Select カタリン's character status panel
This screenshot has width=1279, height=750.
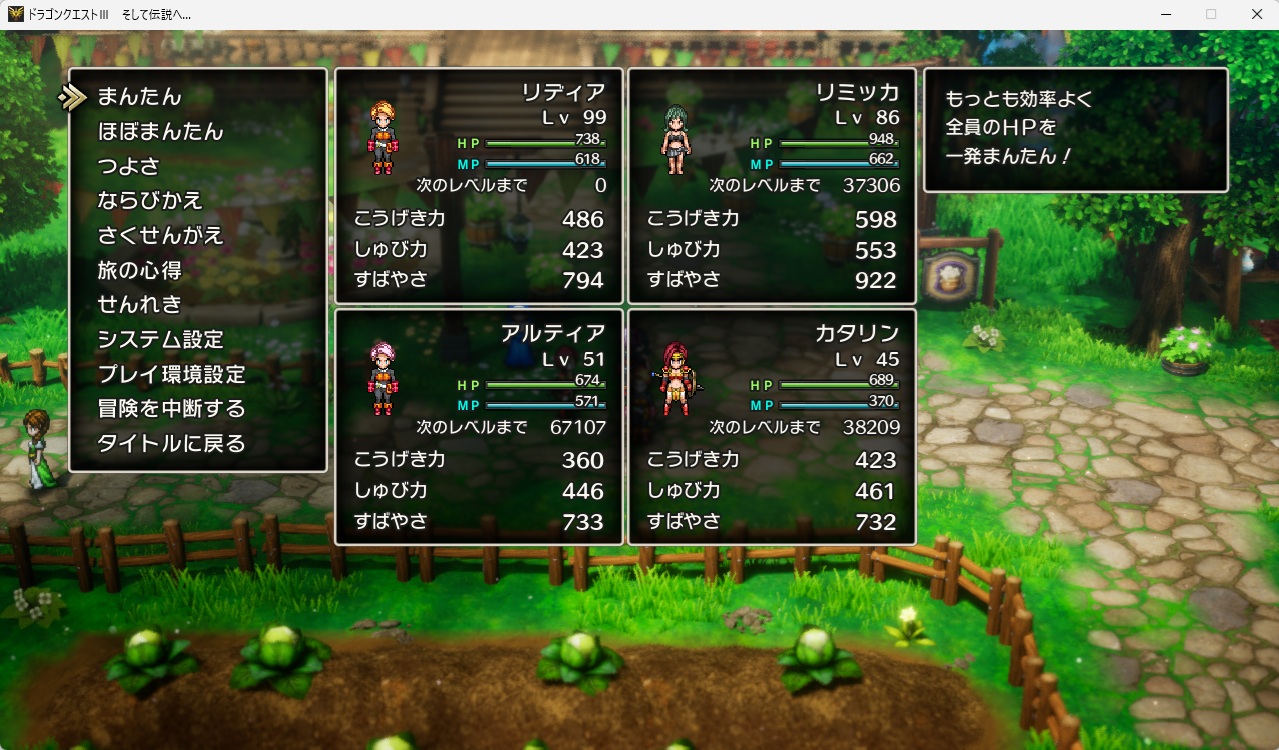(x=772, y=427)
